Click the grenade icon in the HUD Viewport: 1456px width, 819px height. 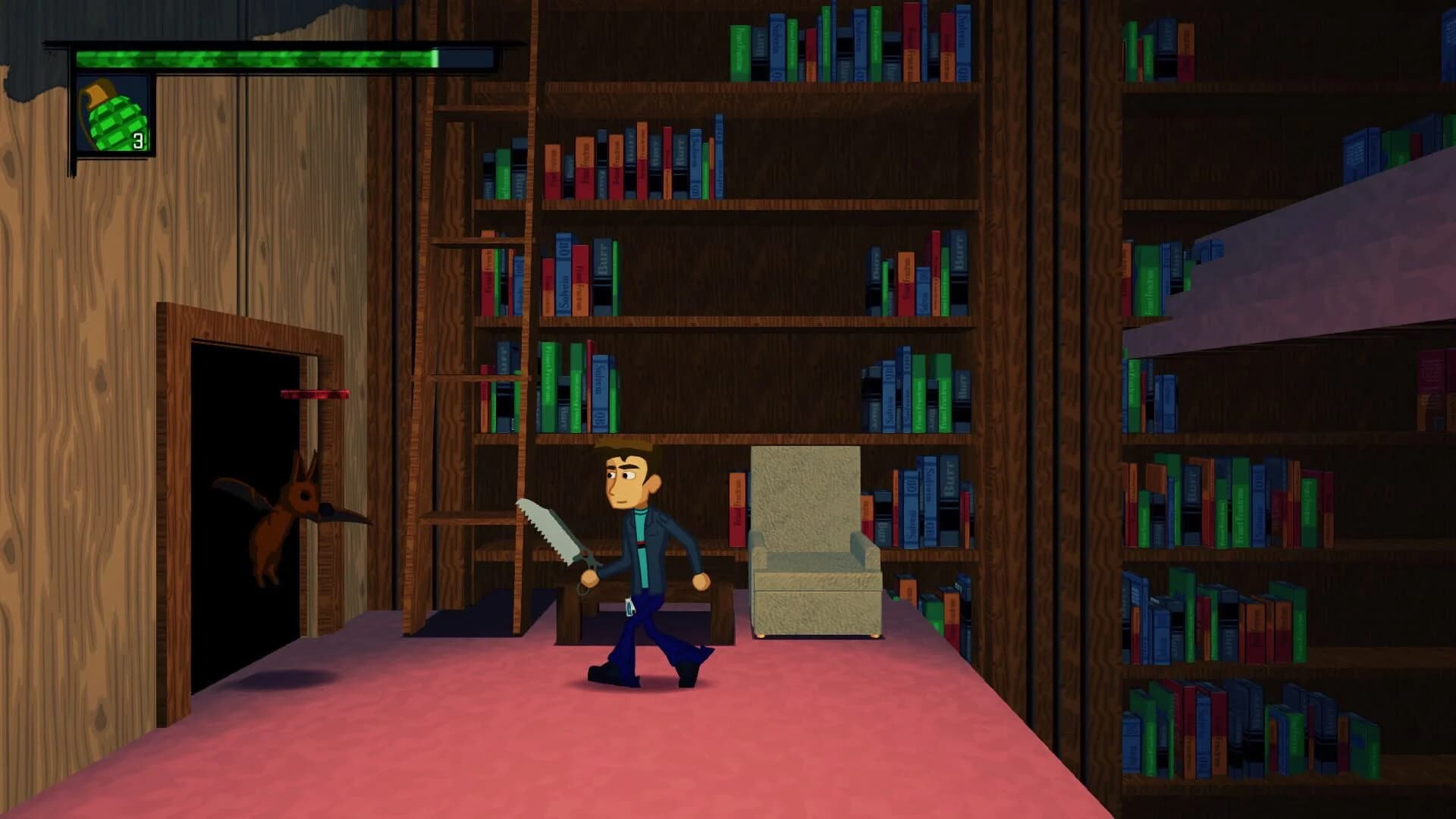point(112,114)
